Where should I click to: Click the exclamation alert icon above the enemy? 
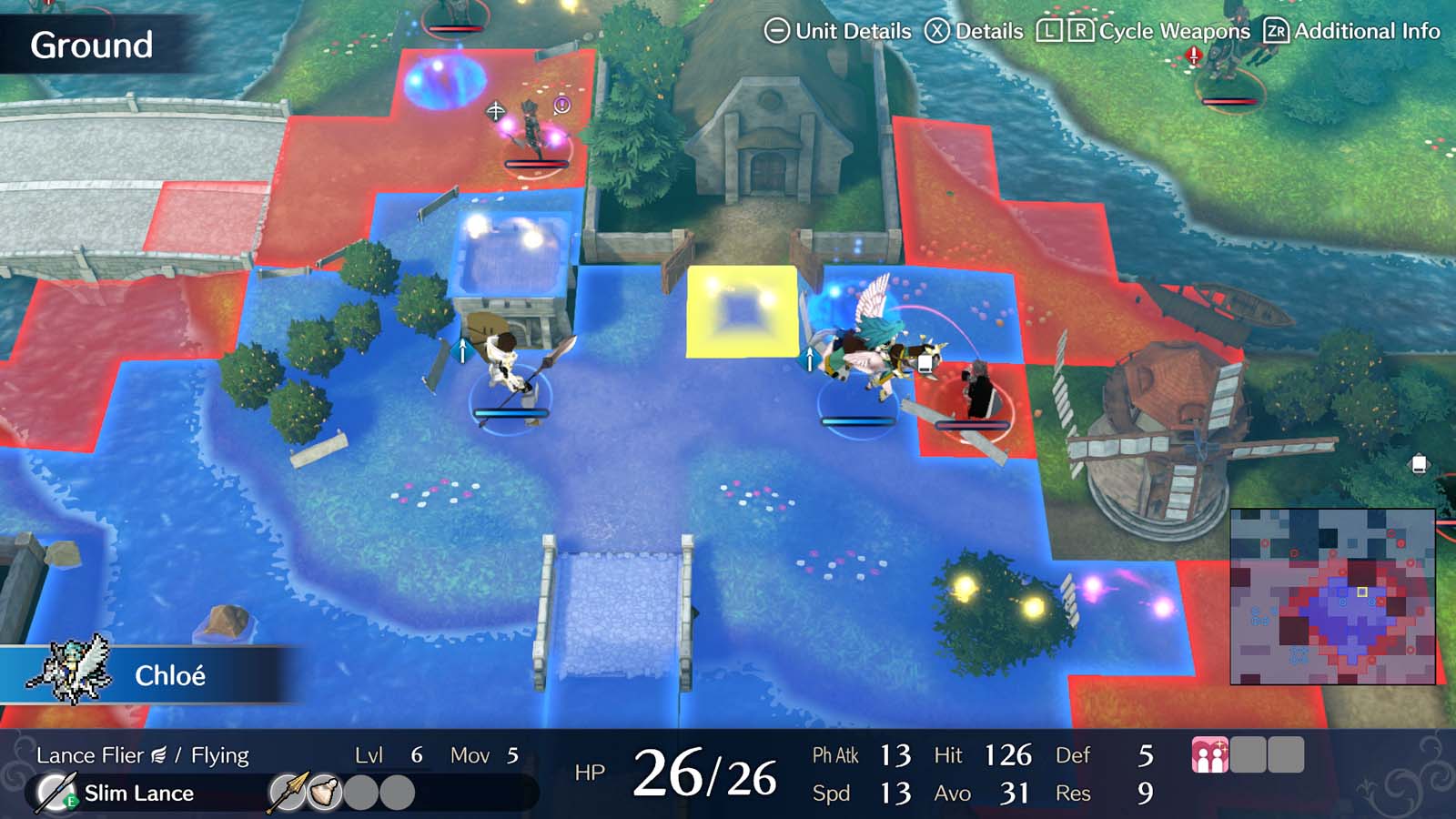pos(562,105)
